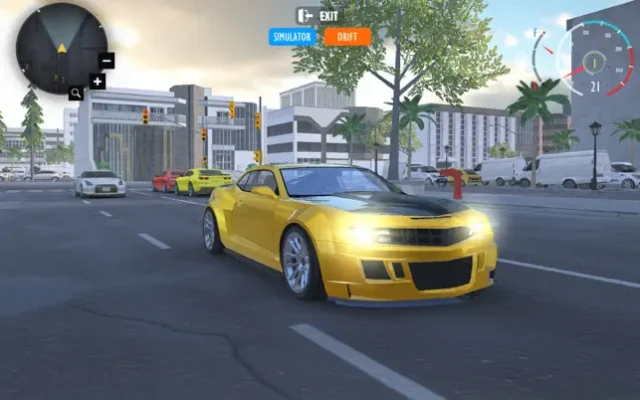Zoom out the minimap with minus button
The width and height of the screenshot is (640, 400).
(x=107, y=60)
